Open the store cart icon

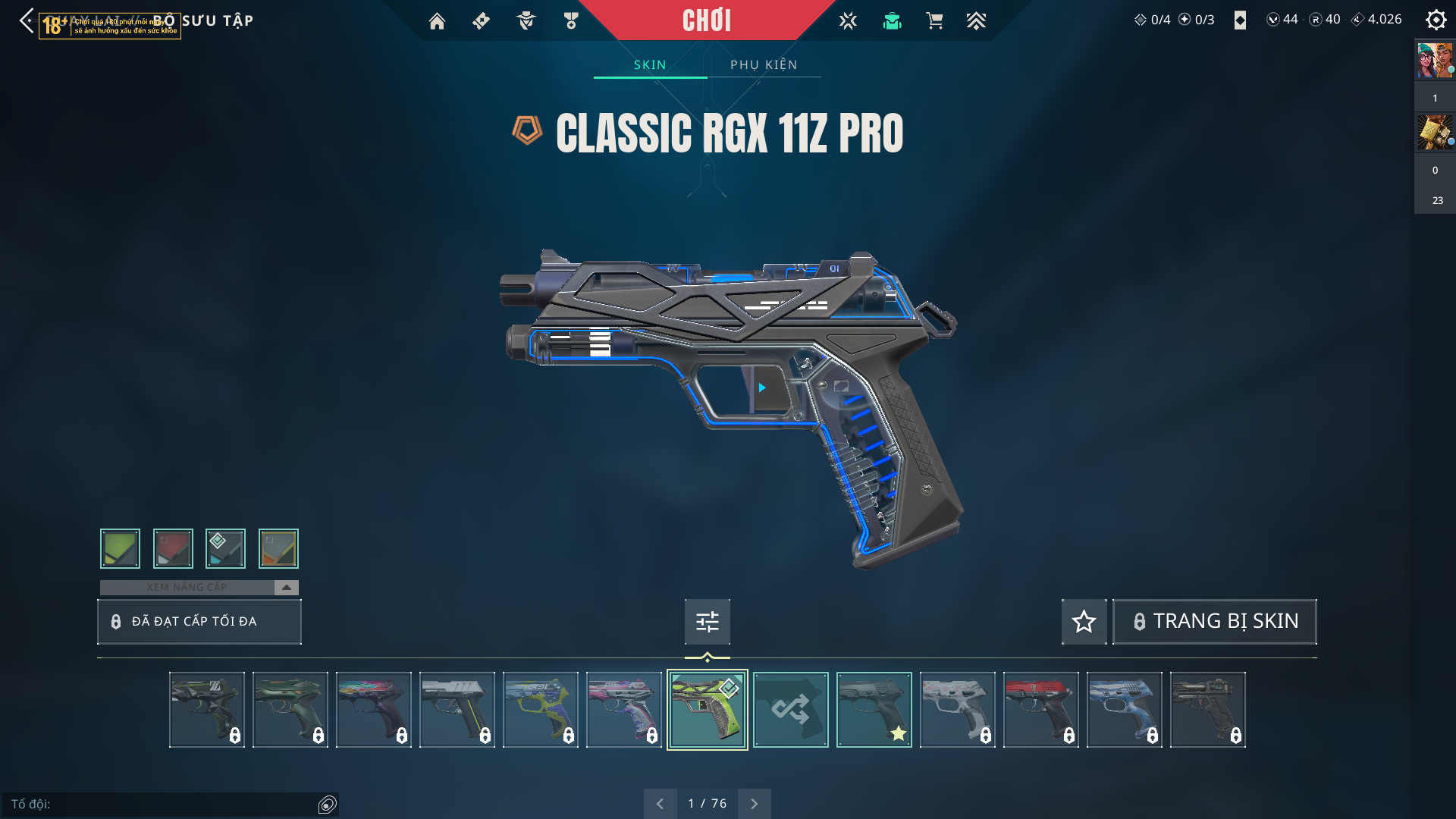coord(934,21)
